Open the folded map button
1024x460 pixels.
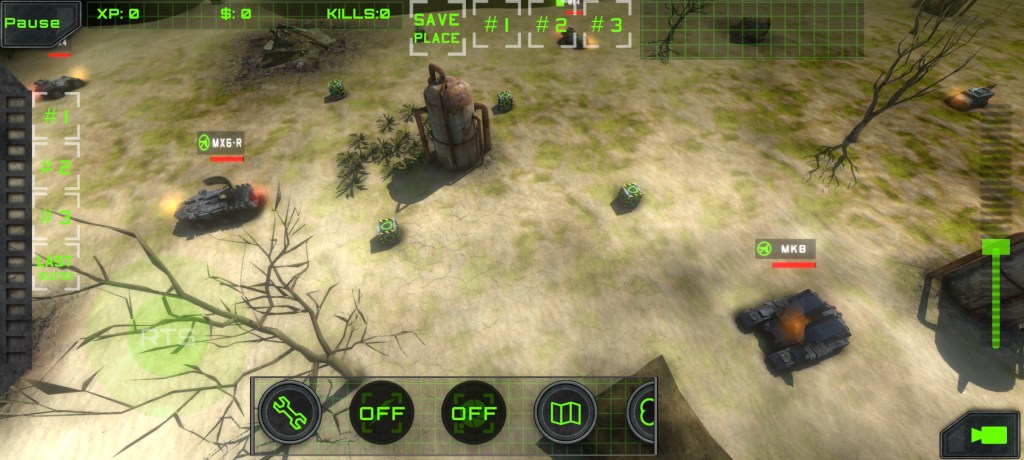pyautogui.click(x=565, y=411)
